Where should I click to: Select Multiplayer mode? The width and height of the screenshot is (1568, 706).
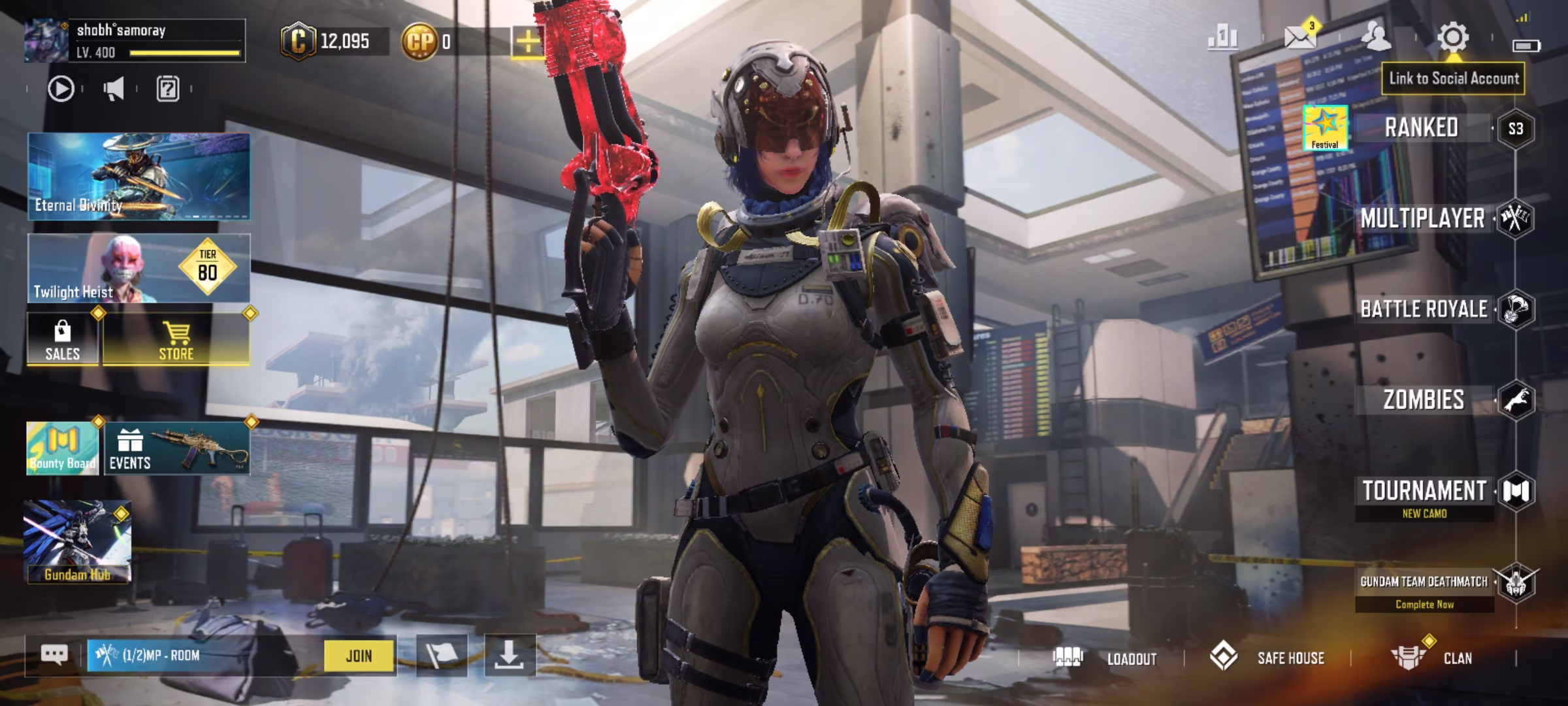pyautogui.click(x=1422, y=218)
